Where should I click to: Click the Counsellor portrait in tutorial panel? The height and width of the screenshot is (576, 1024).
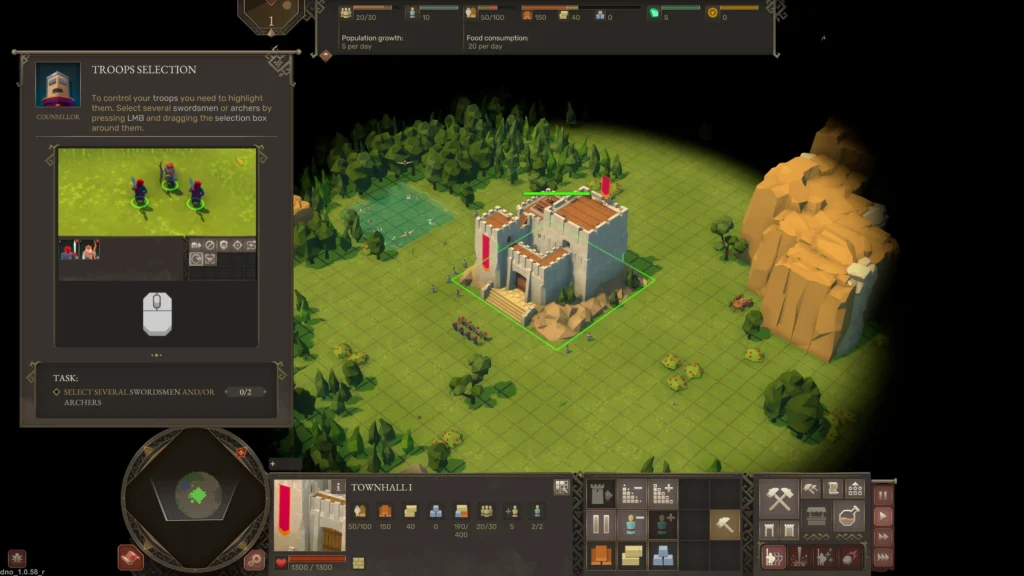pos(58,86)
